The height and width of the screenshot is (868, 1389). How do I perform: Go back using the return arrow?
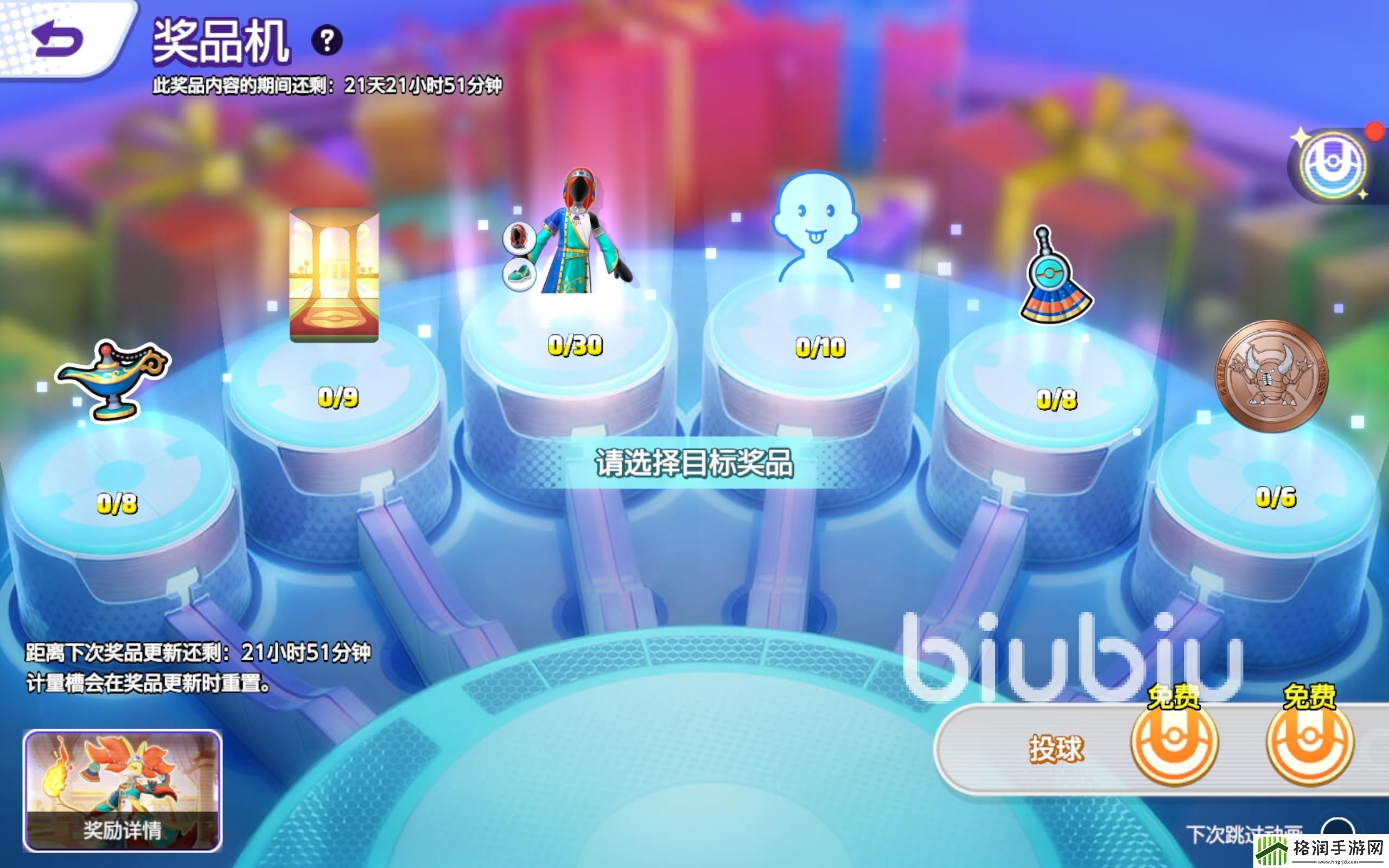pyautogui.click(x=58, y=39)
